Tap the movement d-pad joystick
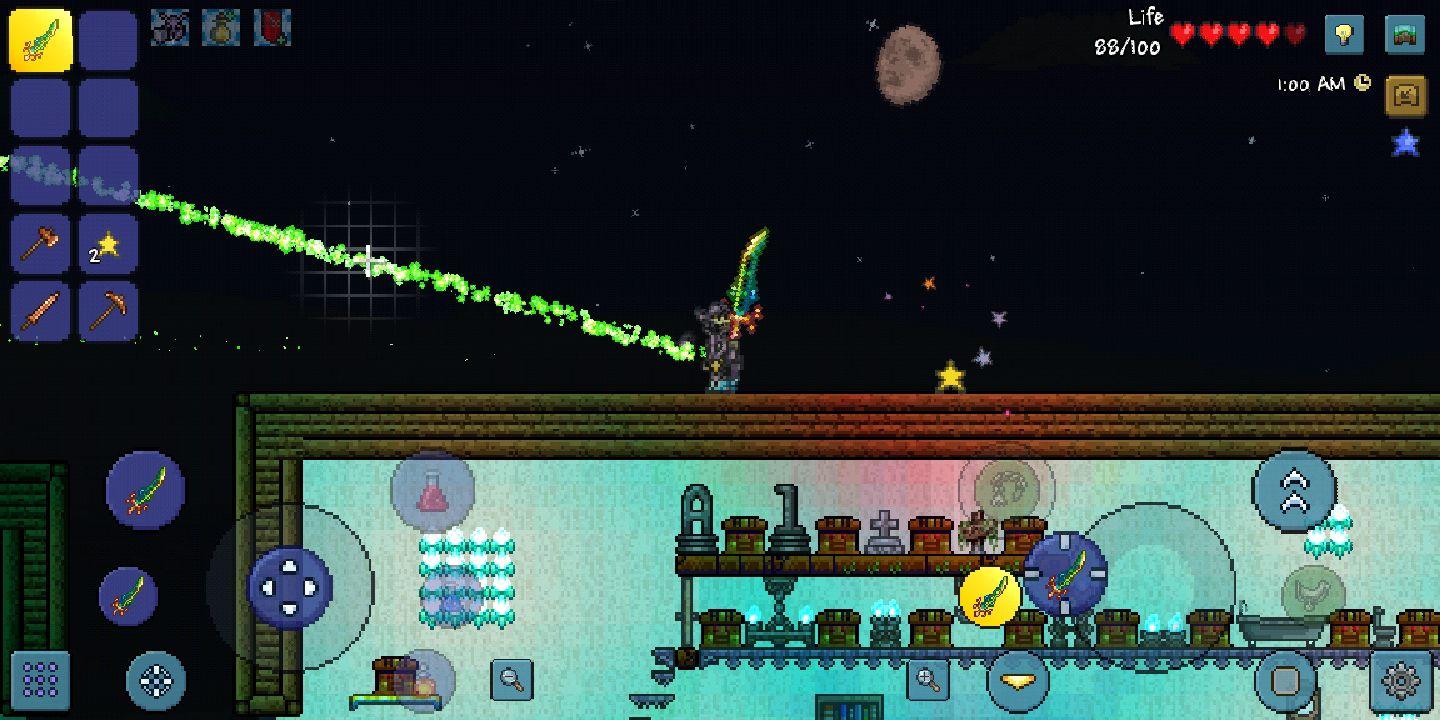The image size is (1440, 720). pyautogui.click(x=290, y=586)
